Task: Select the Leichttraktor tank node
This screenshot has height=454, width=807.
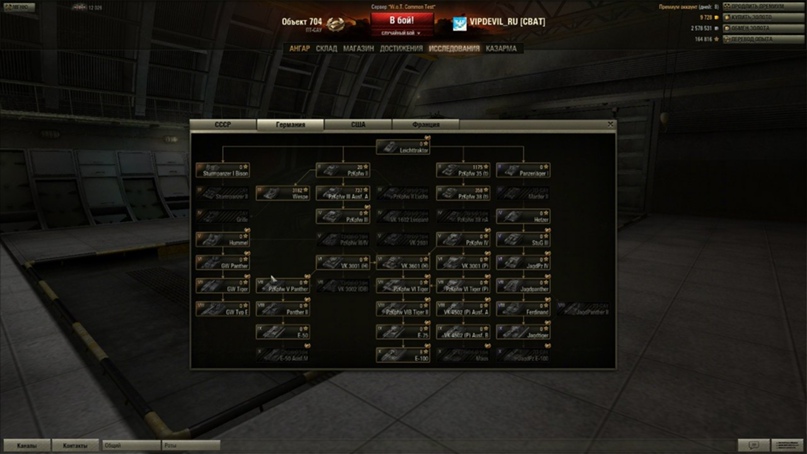Action: click(402, 147)
